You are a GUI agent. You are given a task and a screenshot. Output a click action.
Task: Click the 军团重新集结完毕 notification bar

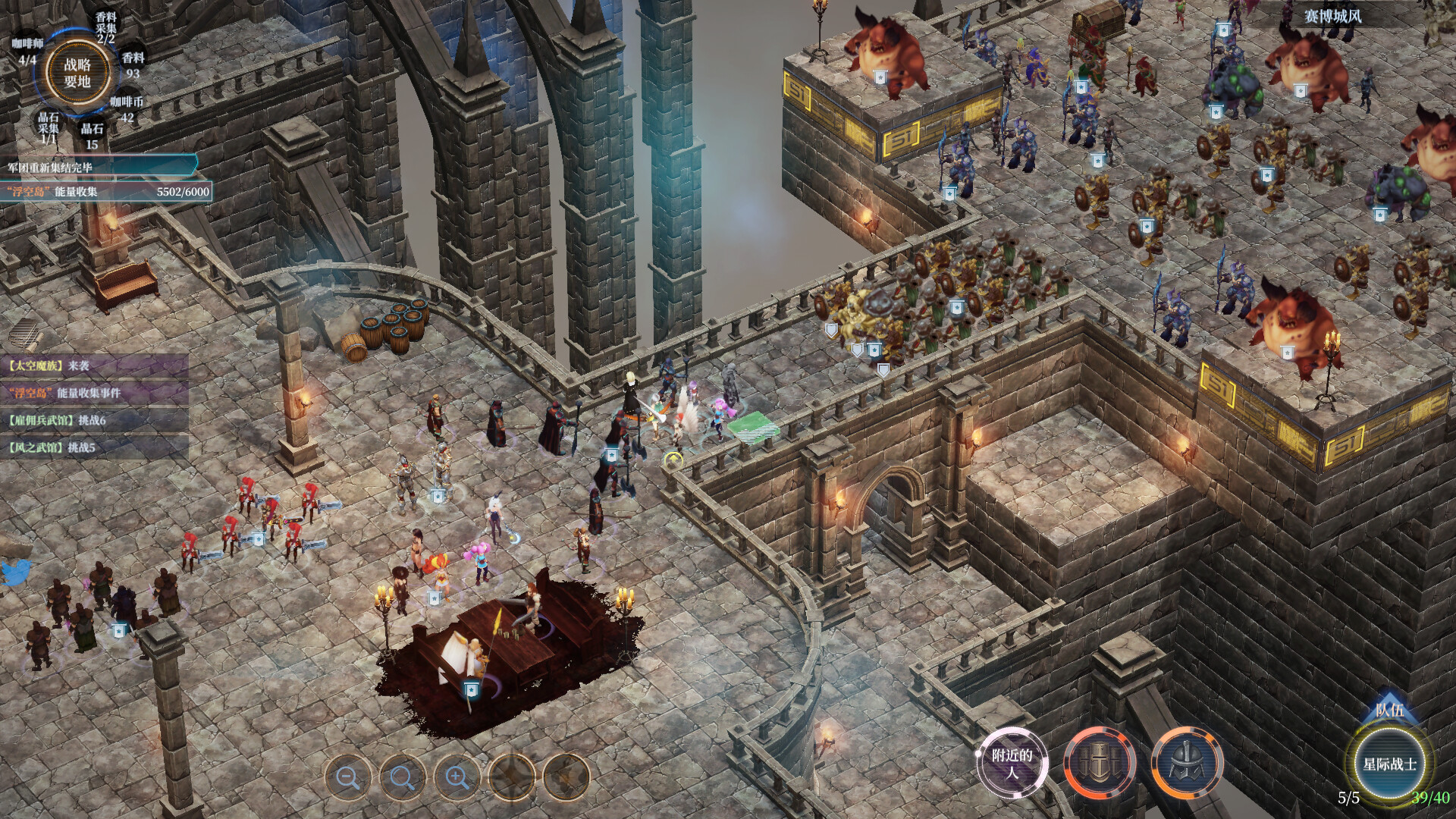pos(99,167)
